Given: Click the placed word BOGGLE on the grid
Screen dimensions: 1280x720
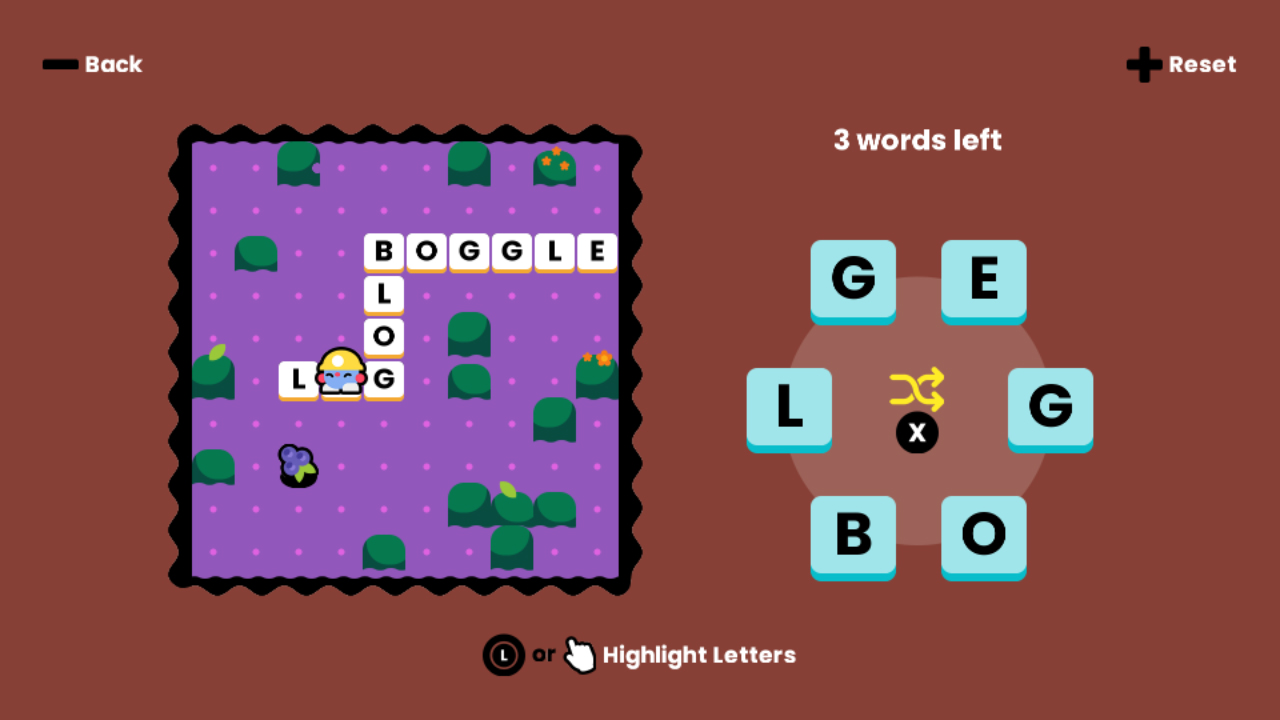Looking at the screenshot, I should coord(490,252).
